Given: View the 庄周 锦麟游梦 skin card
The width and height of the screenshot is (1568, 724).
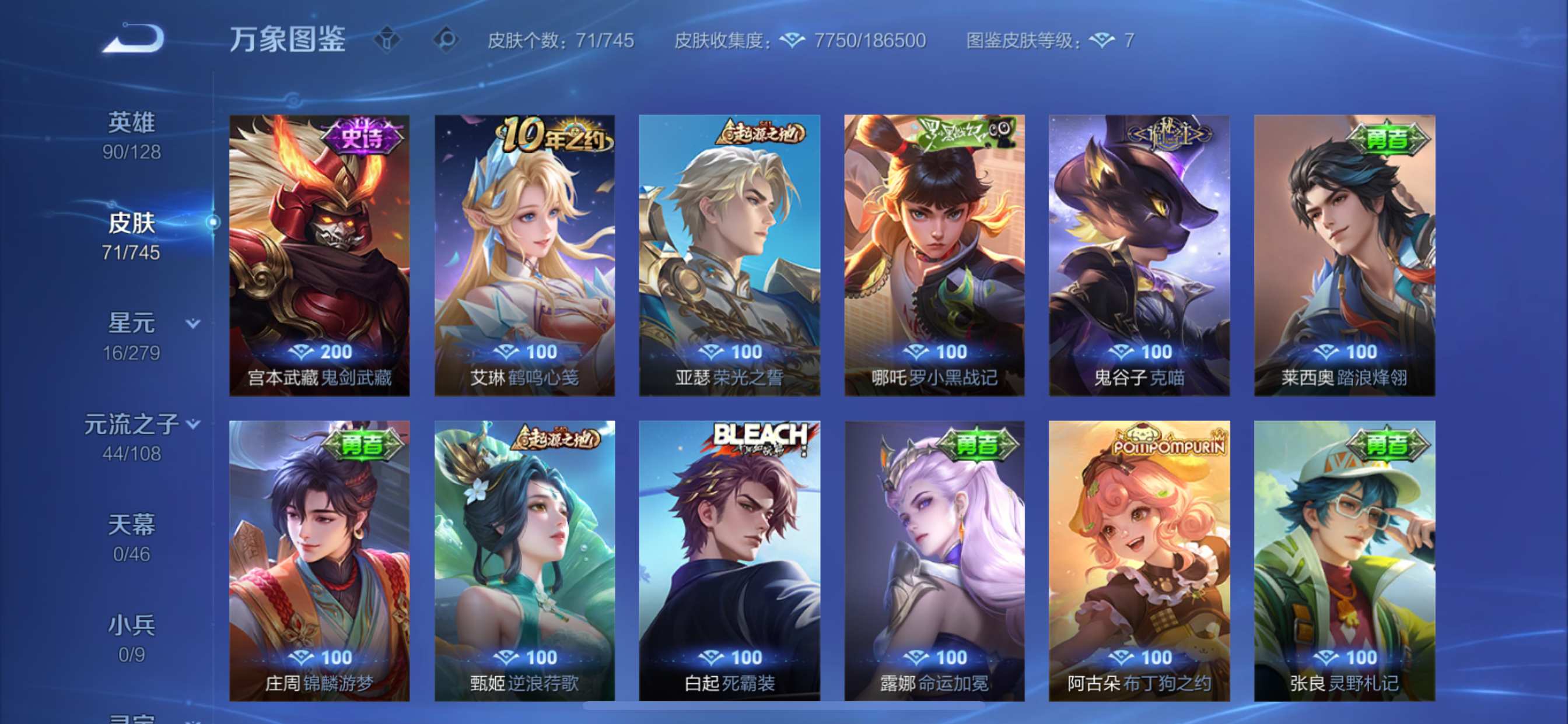Looking at the screenshot, I should click(320, 560).
